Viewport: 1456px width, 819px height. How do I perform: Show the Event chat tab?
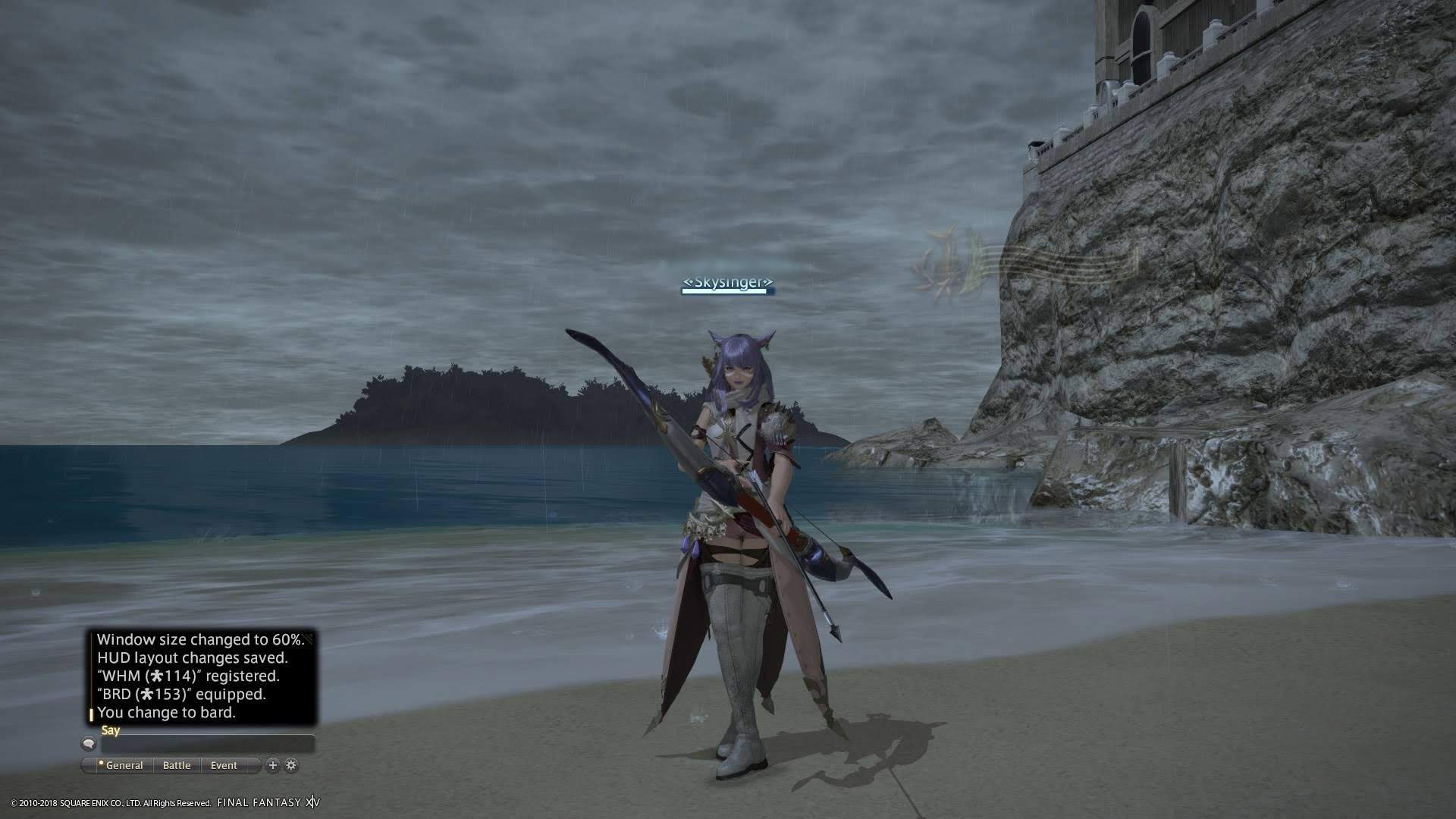click(224, 765)
